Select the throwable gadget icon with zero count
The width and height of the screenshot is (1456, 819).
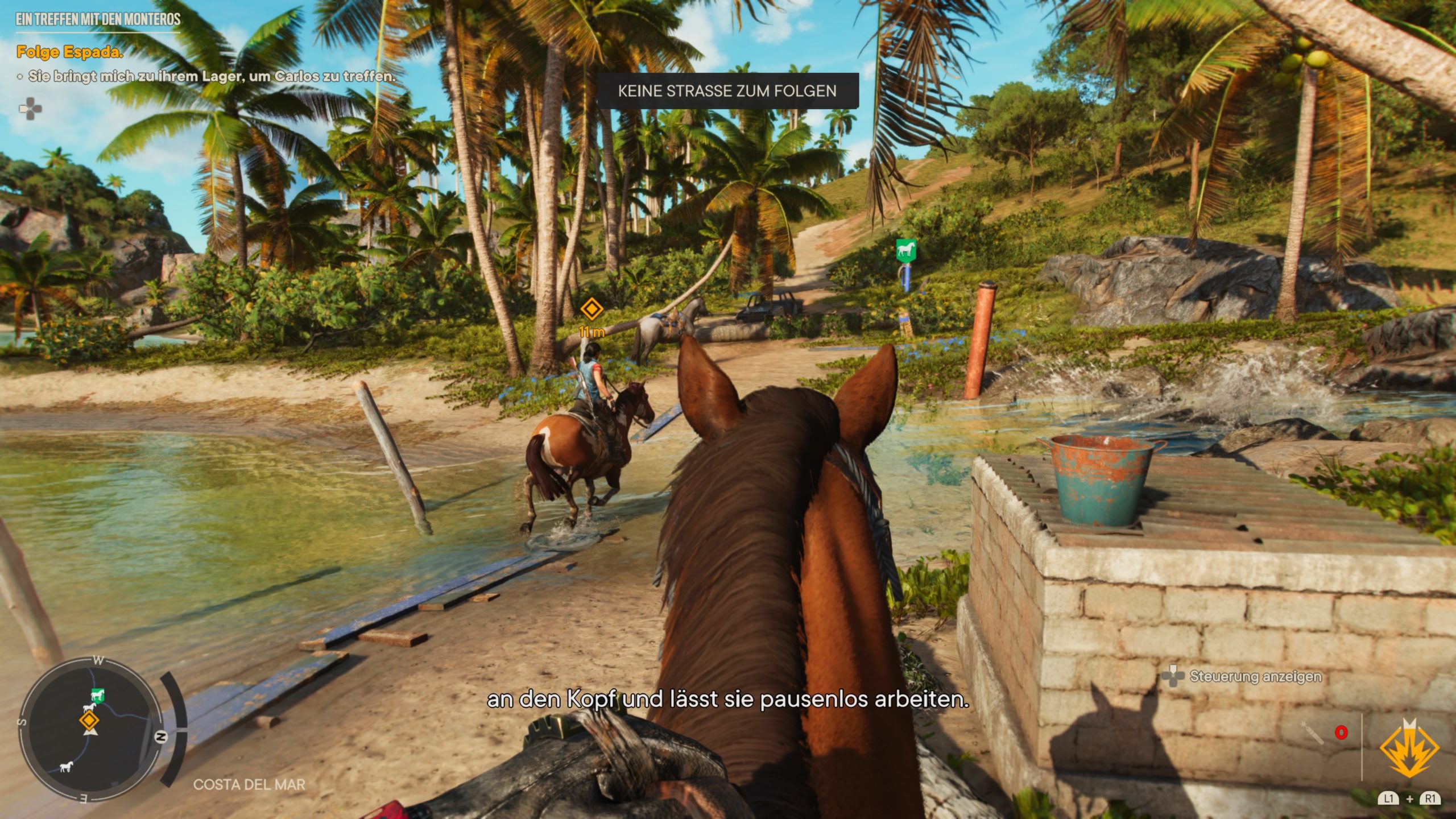1313,733
